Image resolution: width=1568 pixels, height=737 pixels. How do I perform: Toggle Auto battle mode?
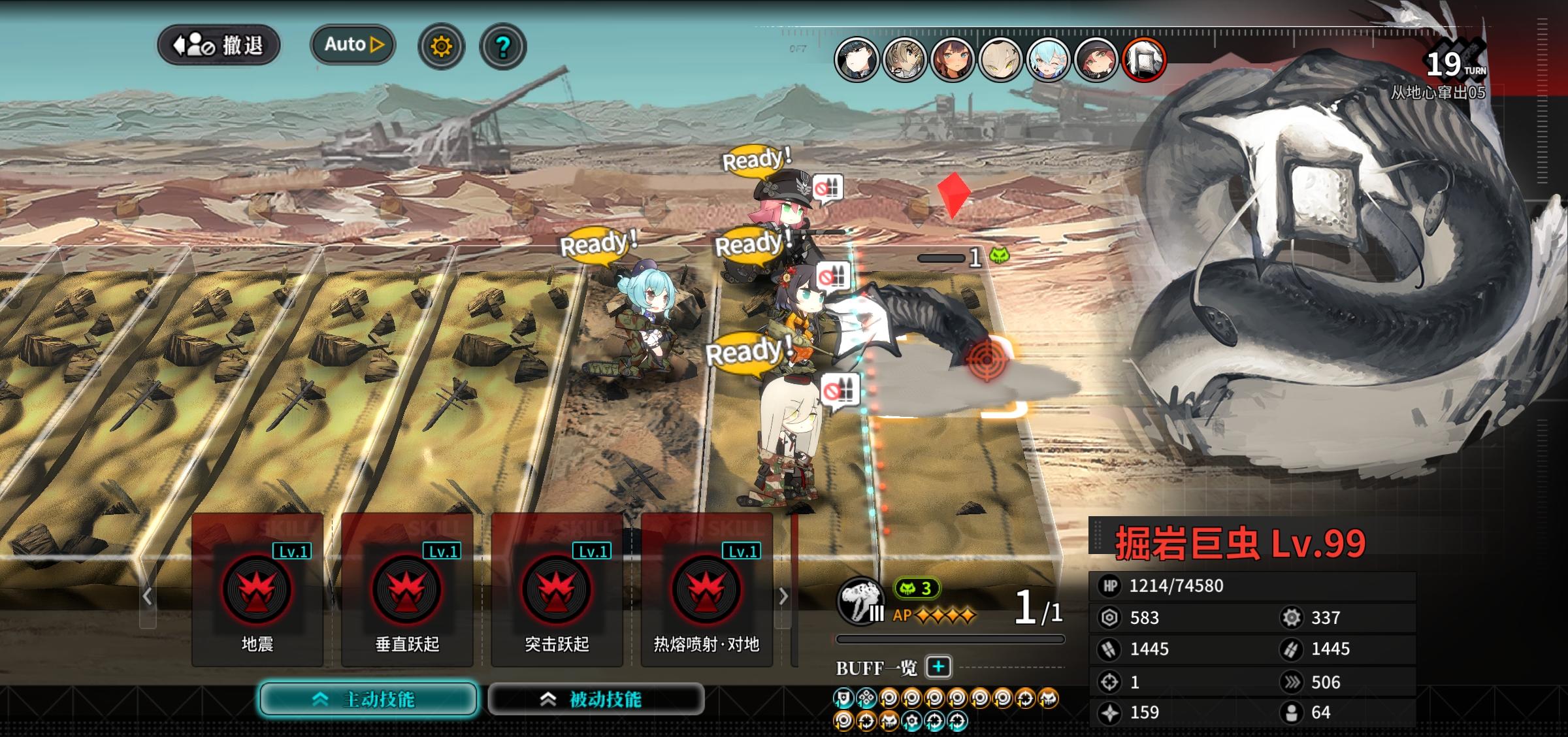(x=353, y=44)
